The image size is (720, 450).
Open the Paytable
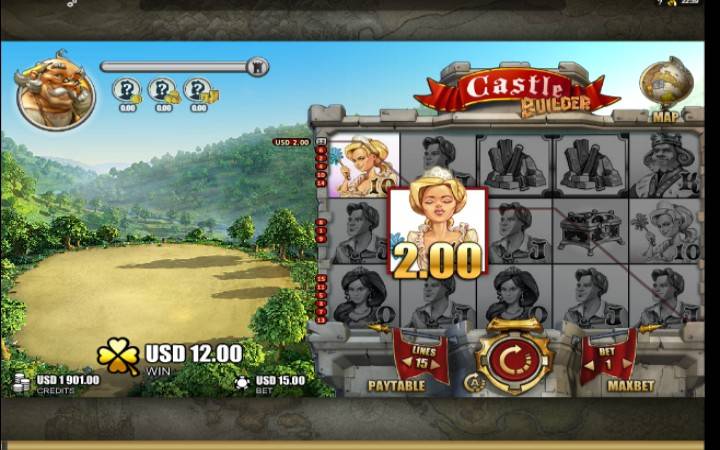point(396,385)
